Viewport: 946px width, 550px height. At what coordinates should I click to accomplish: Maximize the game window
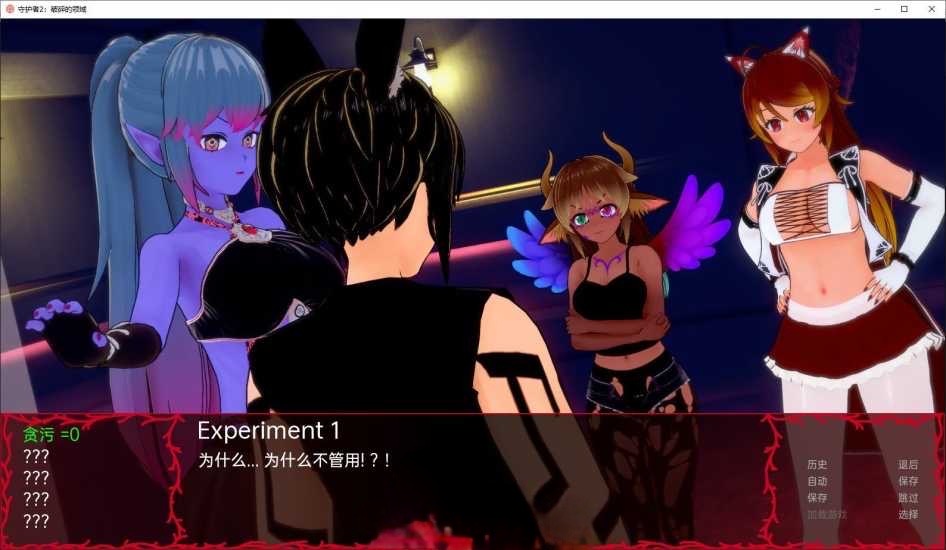point(904,9)
